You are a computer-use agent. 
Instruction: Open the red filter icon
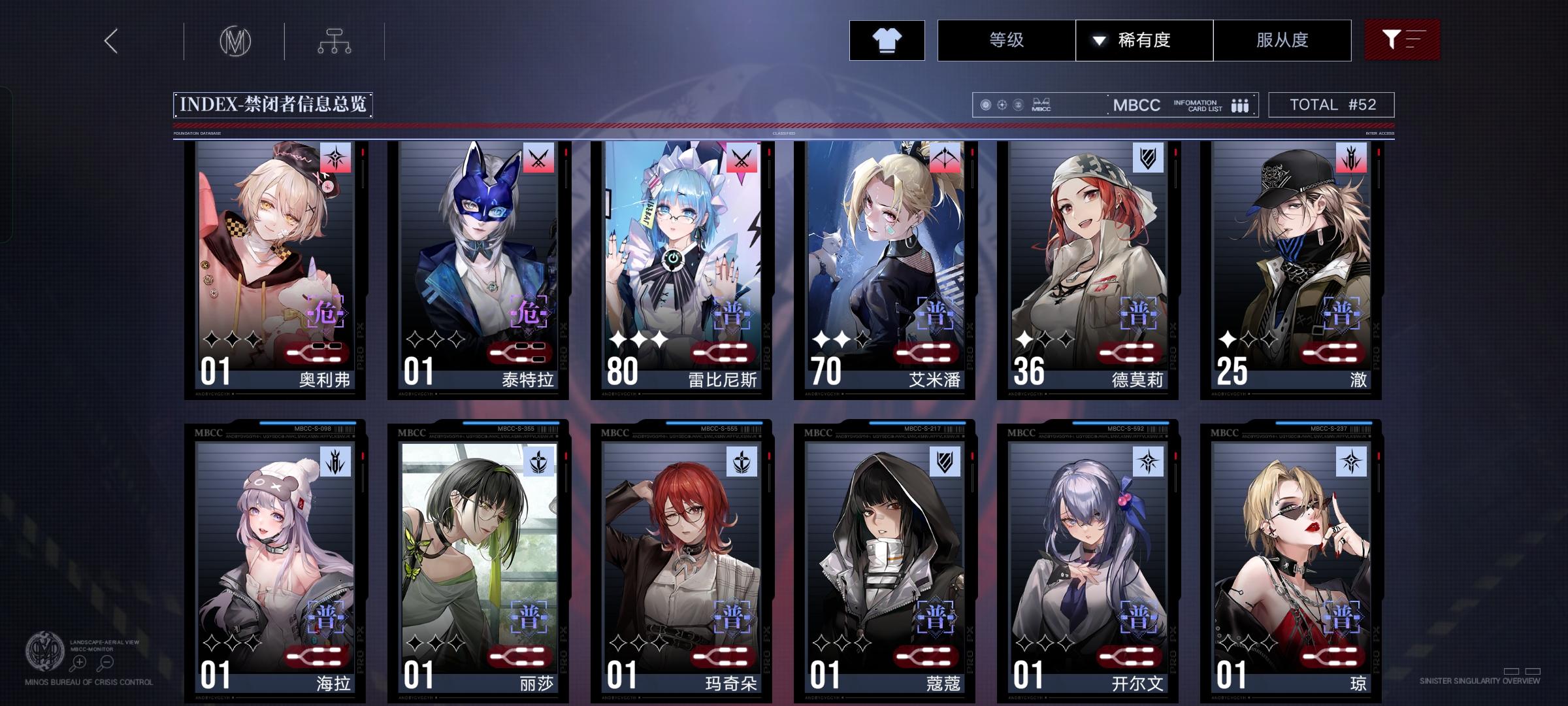(x=1402, y=40)
